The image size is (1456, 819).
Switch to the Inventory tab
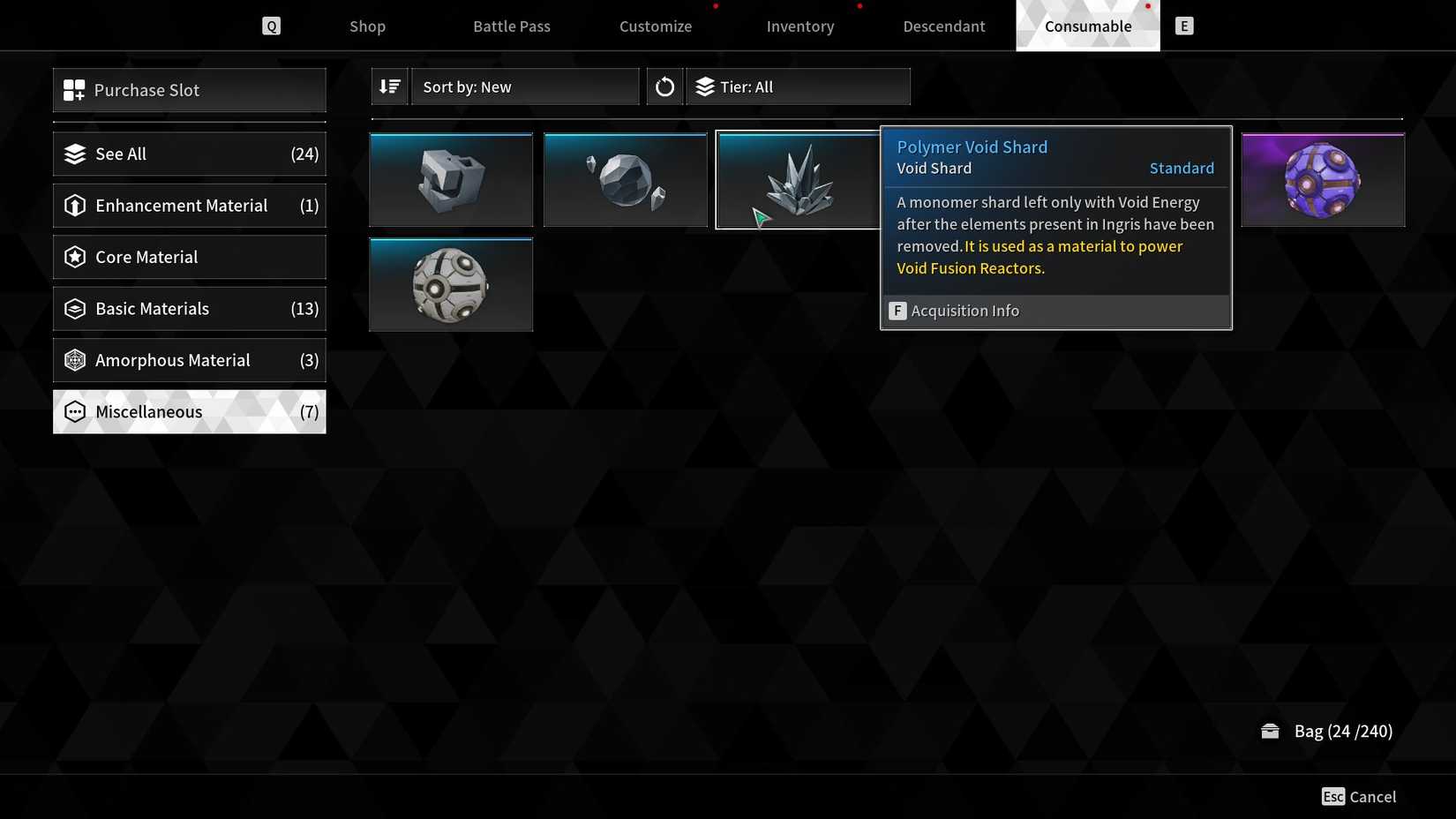point(799,26)
